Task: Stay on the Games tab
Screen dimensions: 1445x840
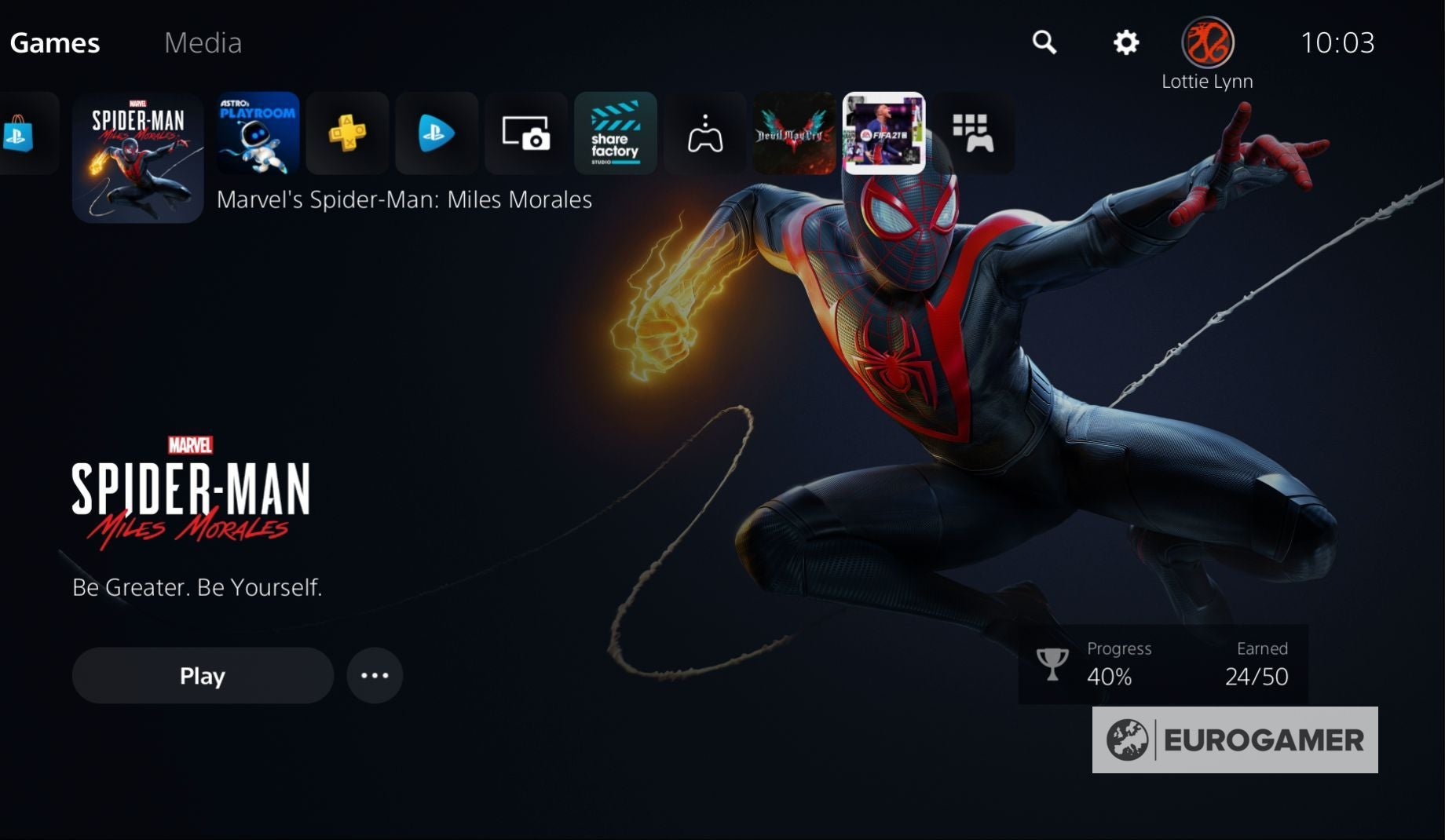Action: pos(54,42)
